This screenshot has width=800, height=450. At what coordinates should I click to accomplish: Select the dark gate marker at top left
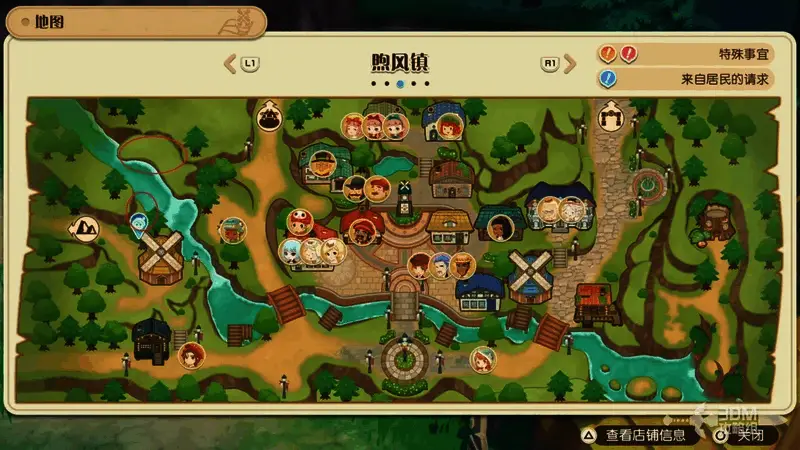[268, 116]
